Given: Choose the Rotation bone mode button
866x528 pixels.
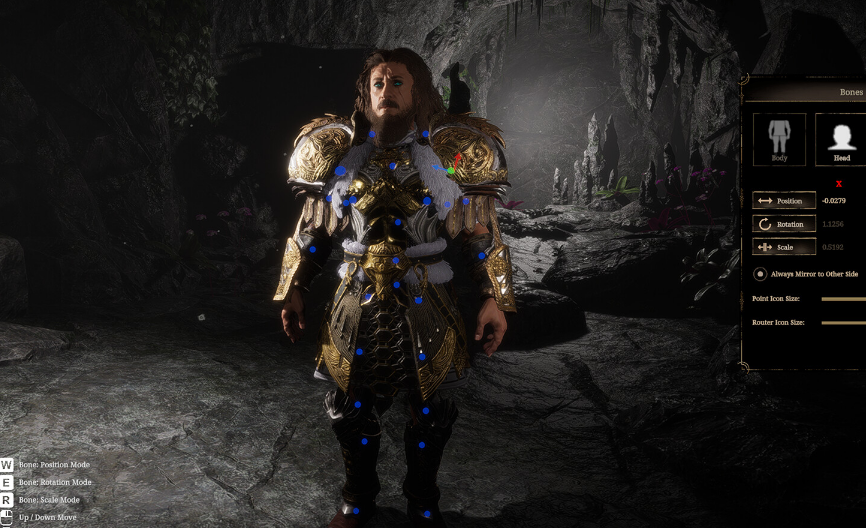Looking at the screenshot, I should coord(784,224).
